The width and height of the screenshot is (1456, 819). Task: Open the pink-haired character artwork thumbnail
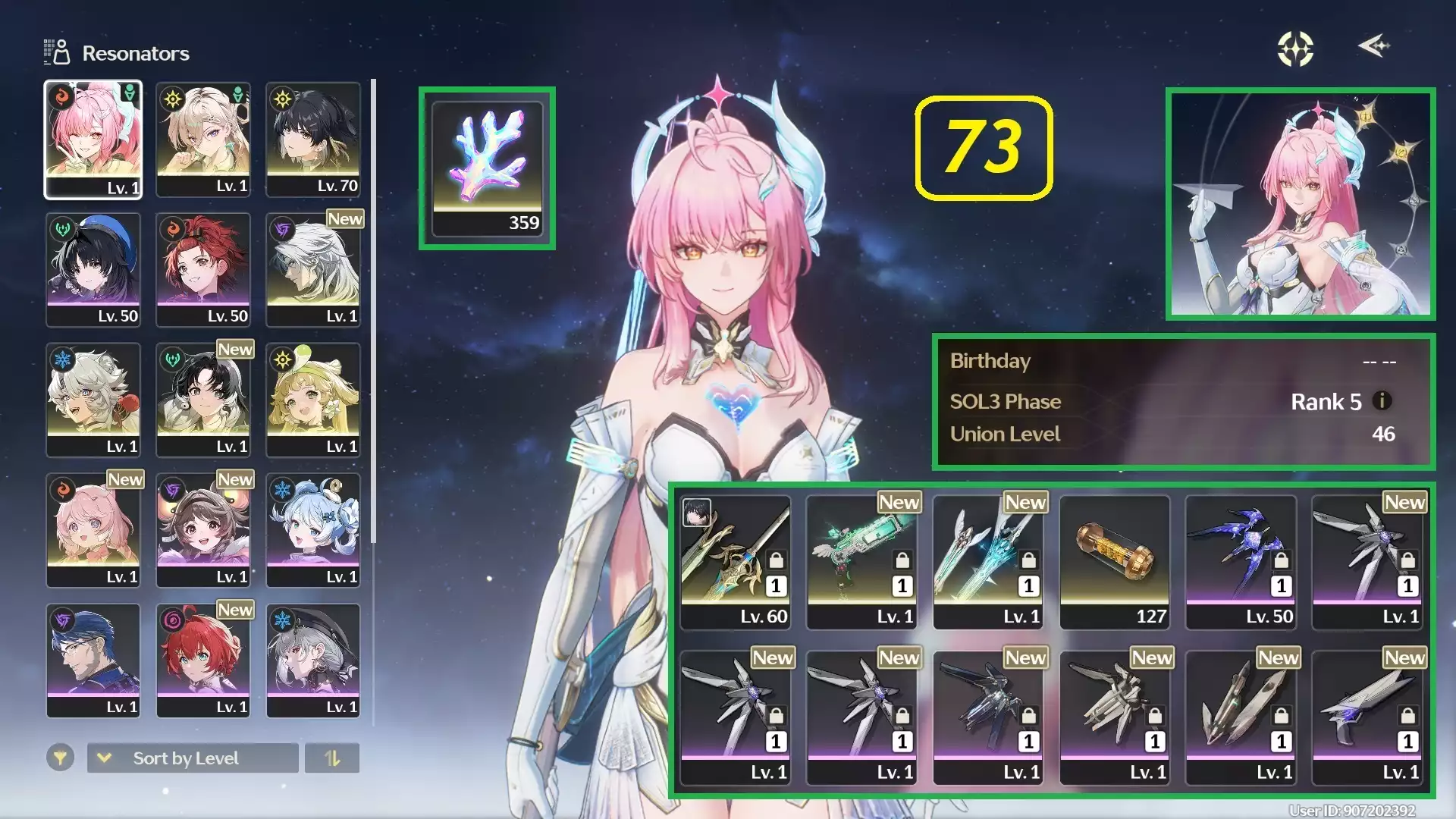(x=1301, y=203)
